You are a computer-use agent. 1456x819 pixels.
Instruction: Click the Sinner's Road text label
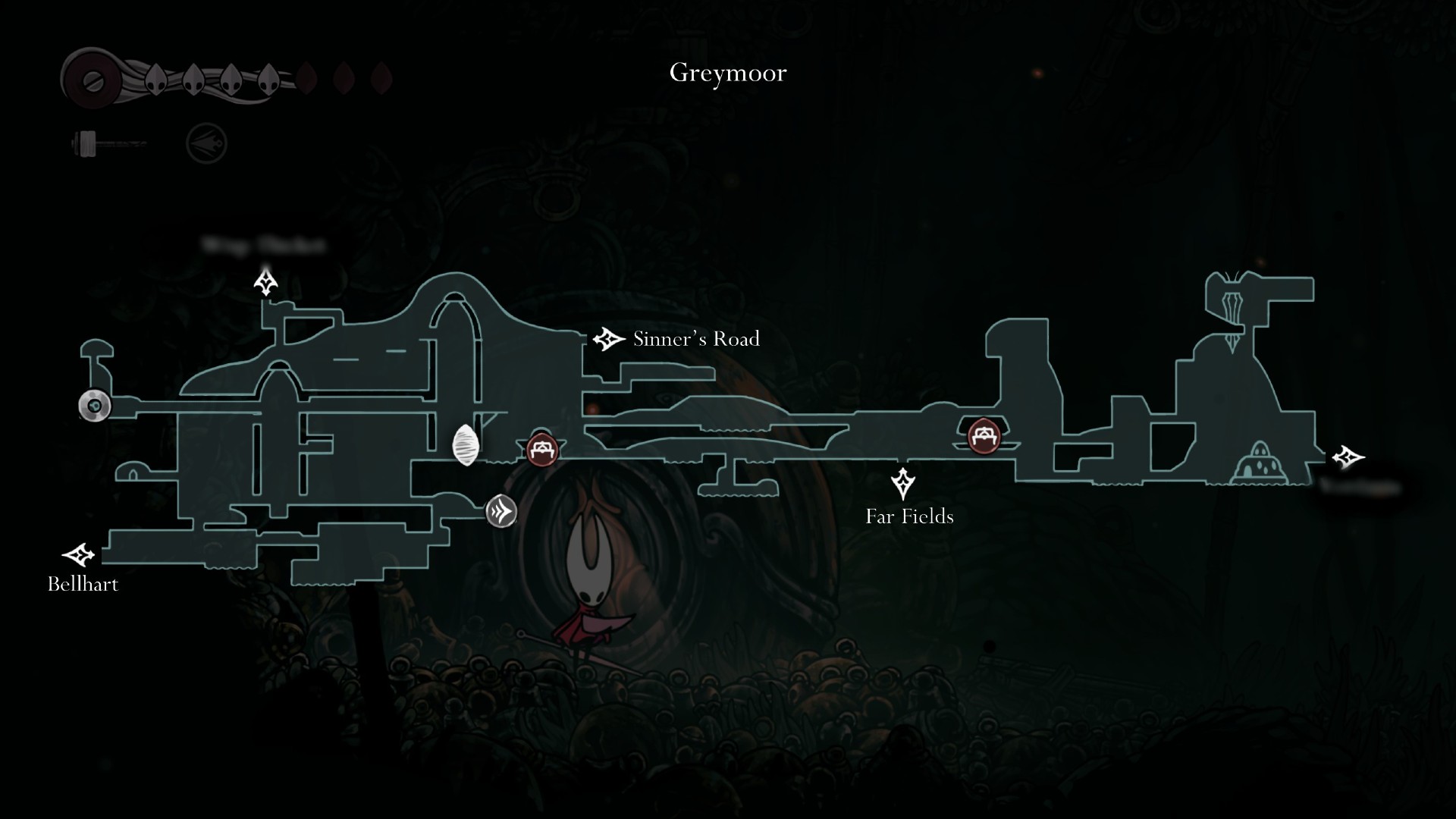tap(695, 339)
